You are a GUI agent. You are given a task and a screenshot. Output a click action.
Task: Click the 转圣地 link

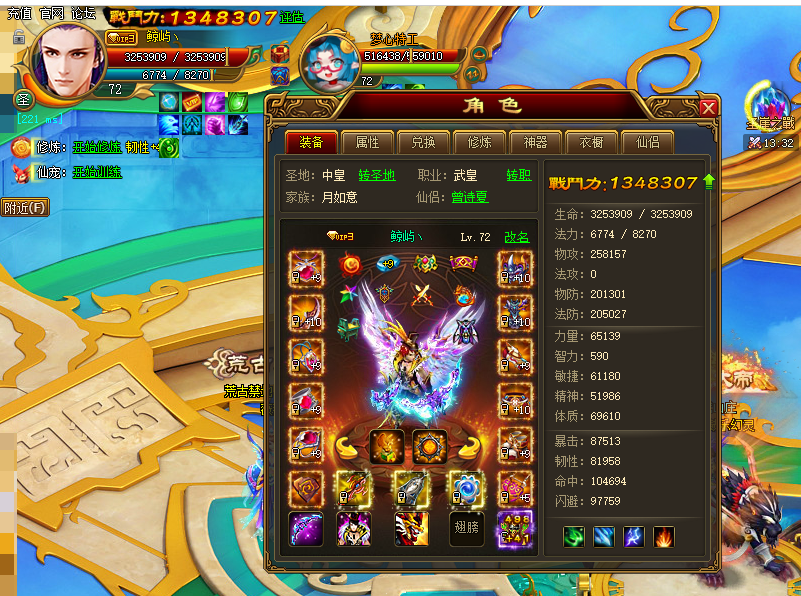(x=377, y=176)
